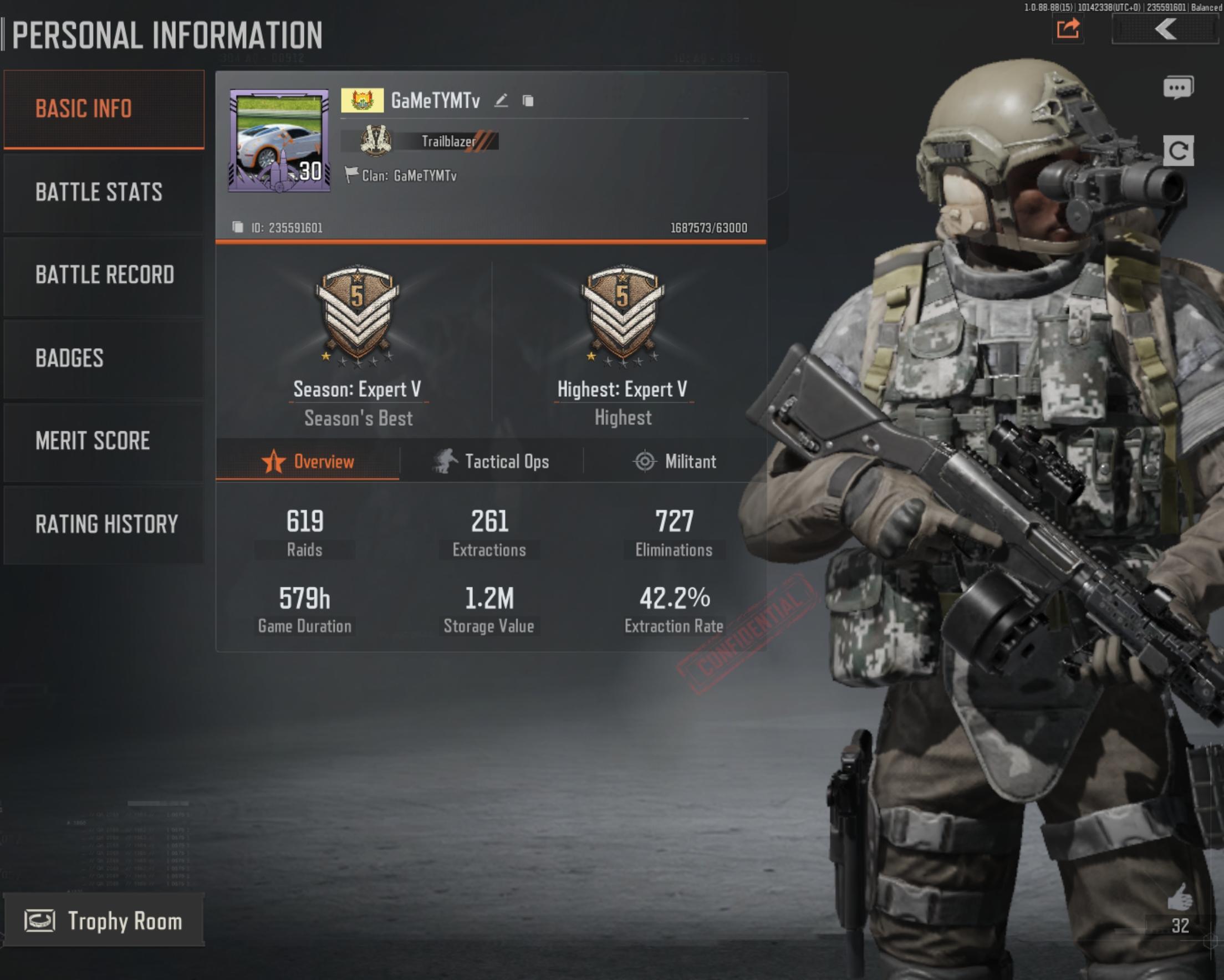Give a thumbs-up like
The width and height of the screenshot is (1224, 980).
[x=1179, y=898]
